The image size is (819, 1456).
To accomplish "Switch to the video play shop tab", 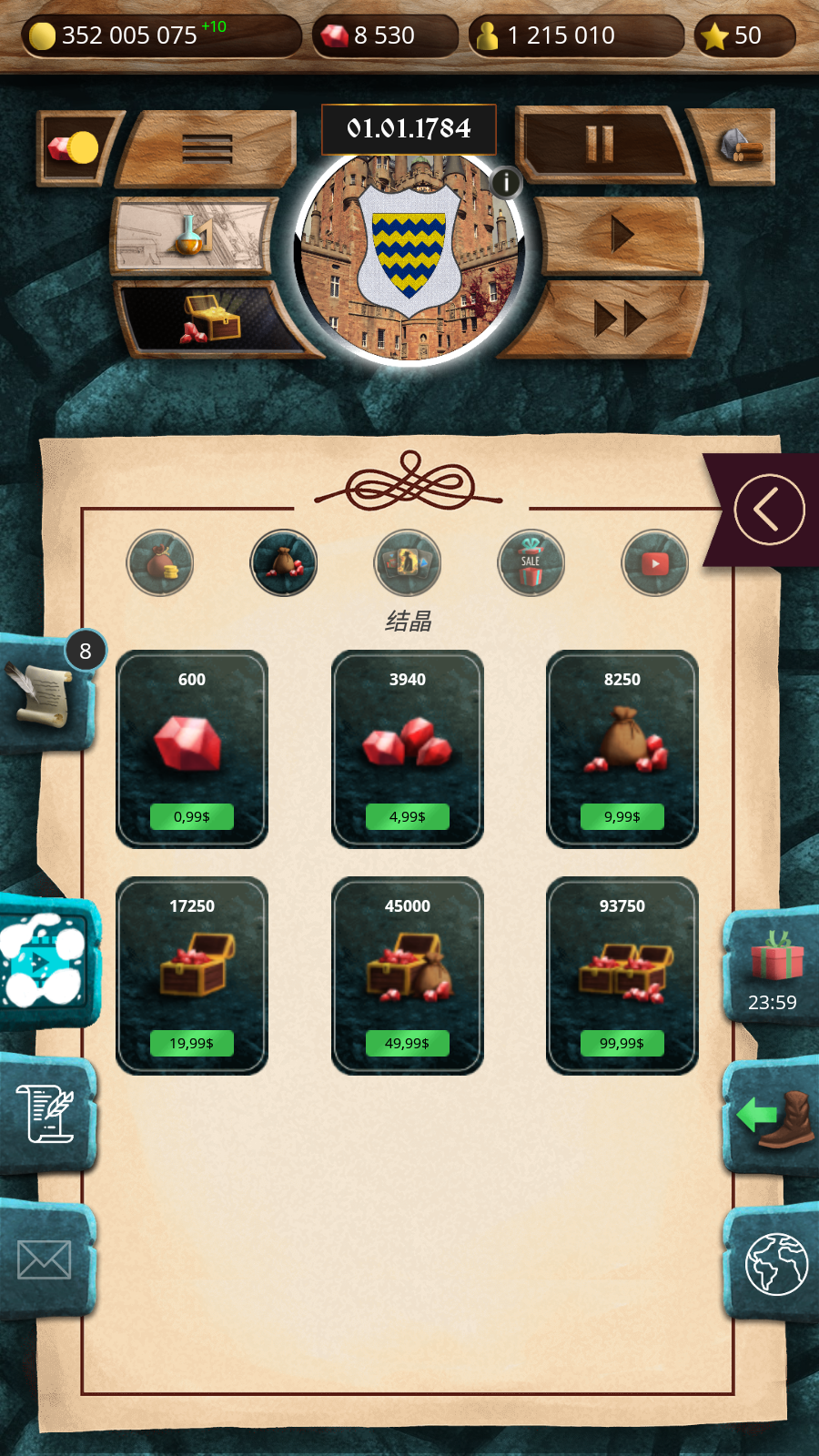I will point(655,563).
